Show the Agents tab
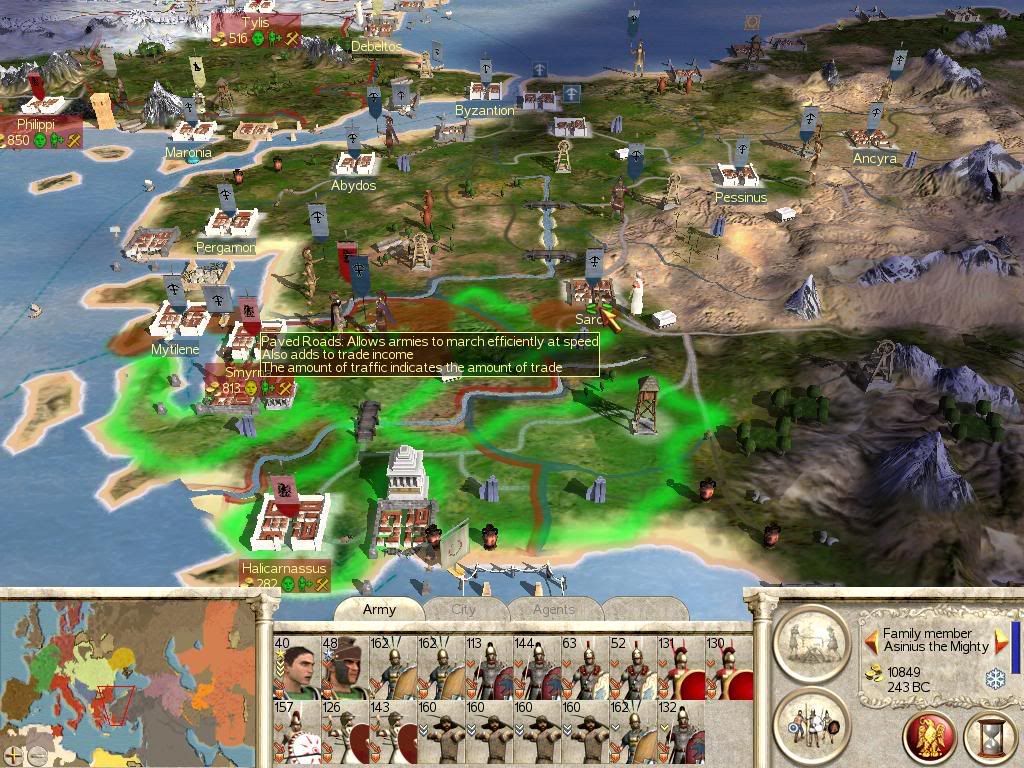Screen dimensions: 1024x768 click(x=553, y=609)
